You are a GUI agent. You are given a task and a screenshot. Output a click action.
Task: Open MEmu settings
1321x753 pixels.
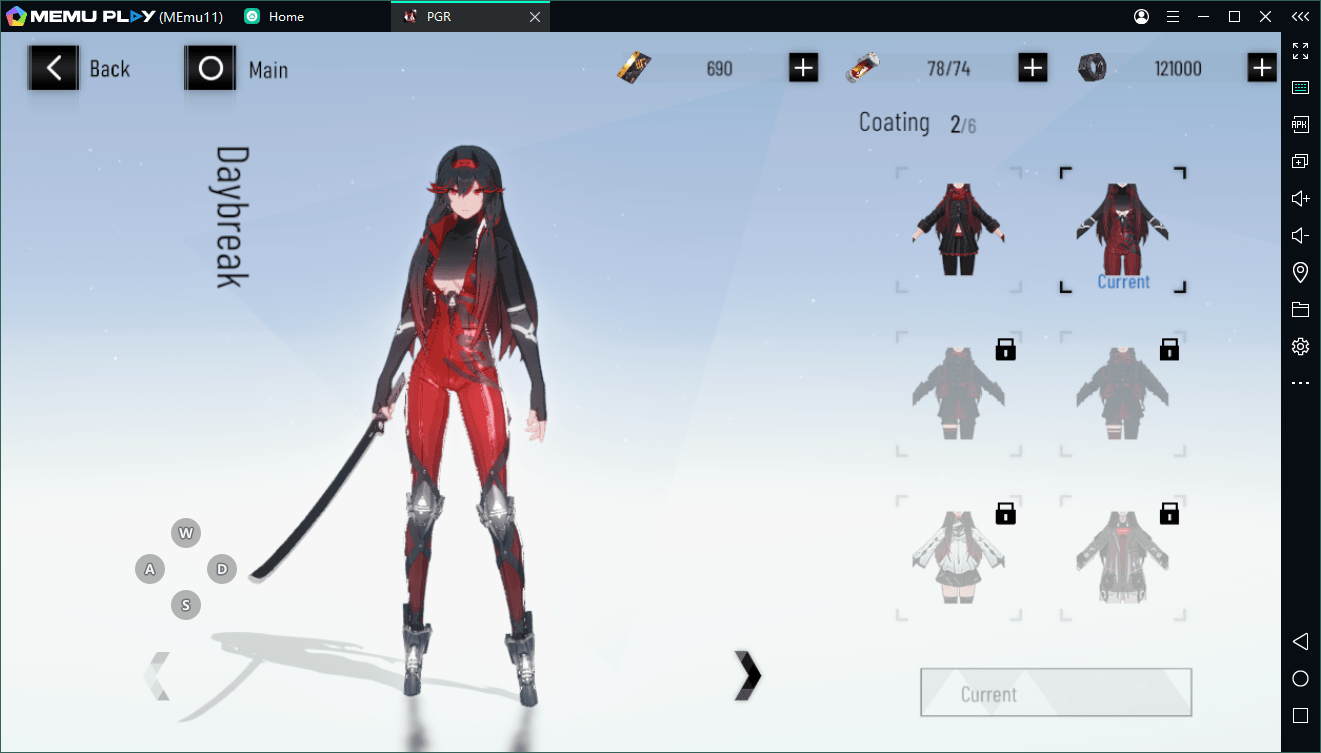(1300, 346)
